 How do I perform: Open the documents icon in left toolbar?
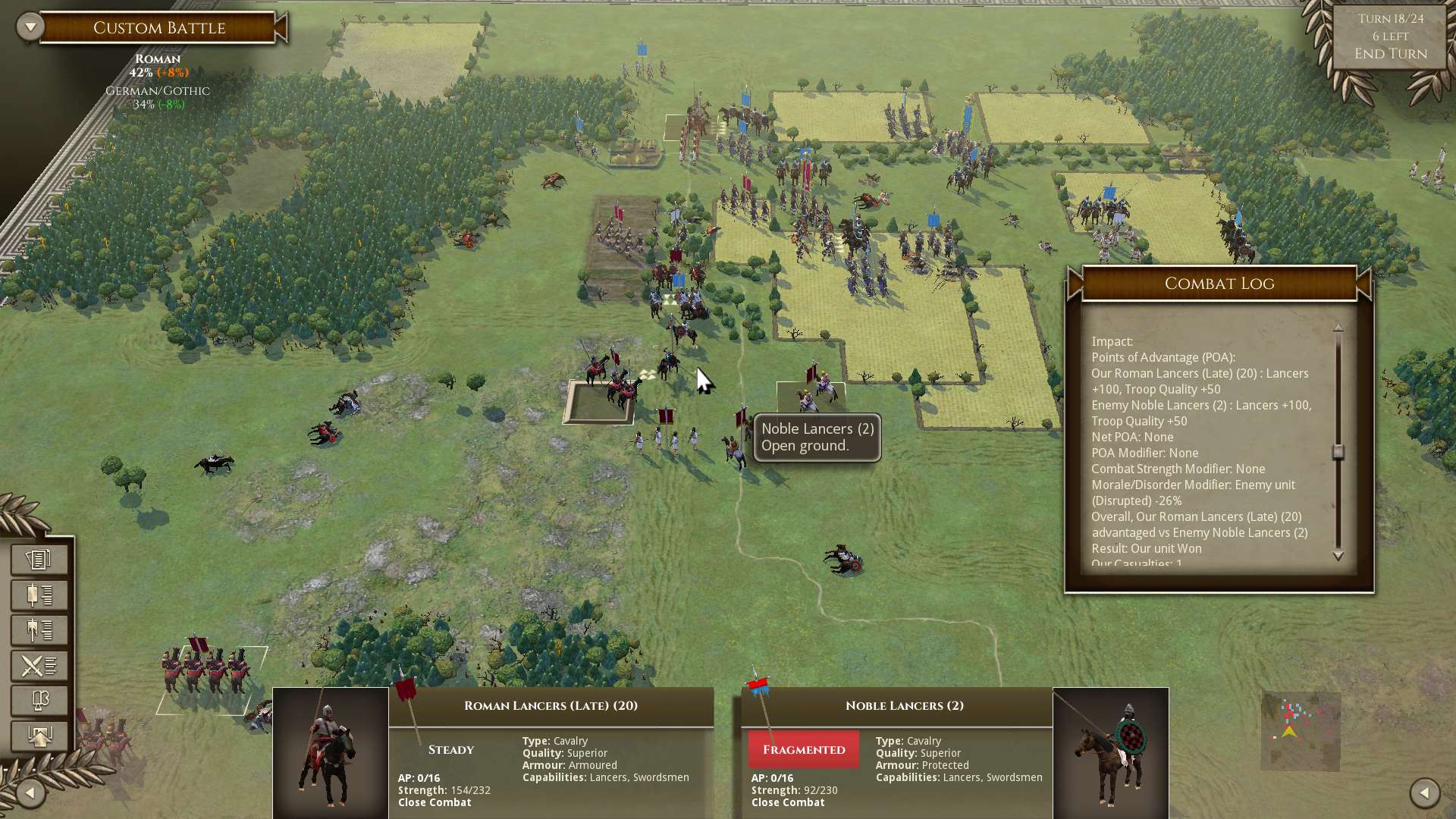click(x=39, y=560)
